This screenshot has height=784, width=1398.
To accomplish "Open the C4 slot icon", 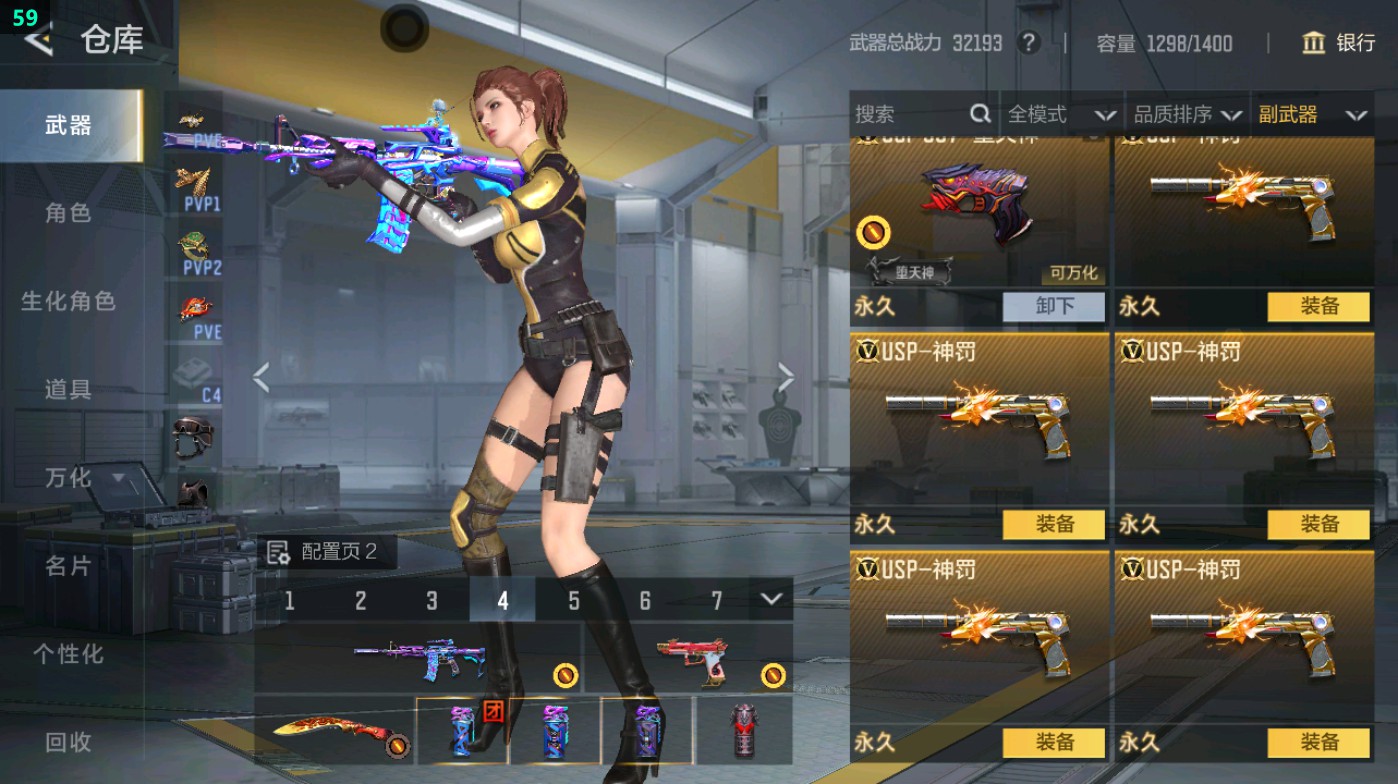I will (195, 378).
